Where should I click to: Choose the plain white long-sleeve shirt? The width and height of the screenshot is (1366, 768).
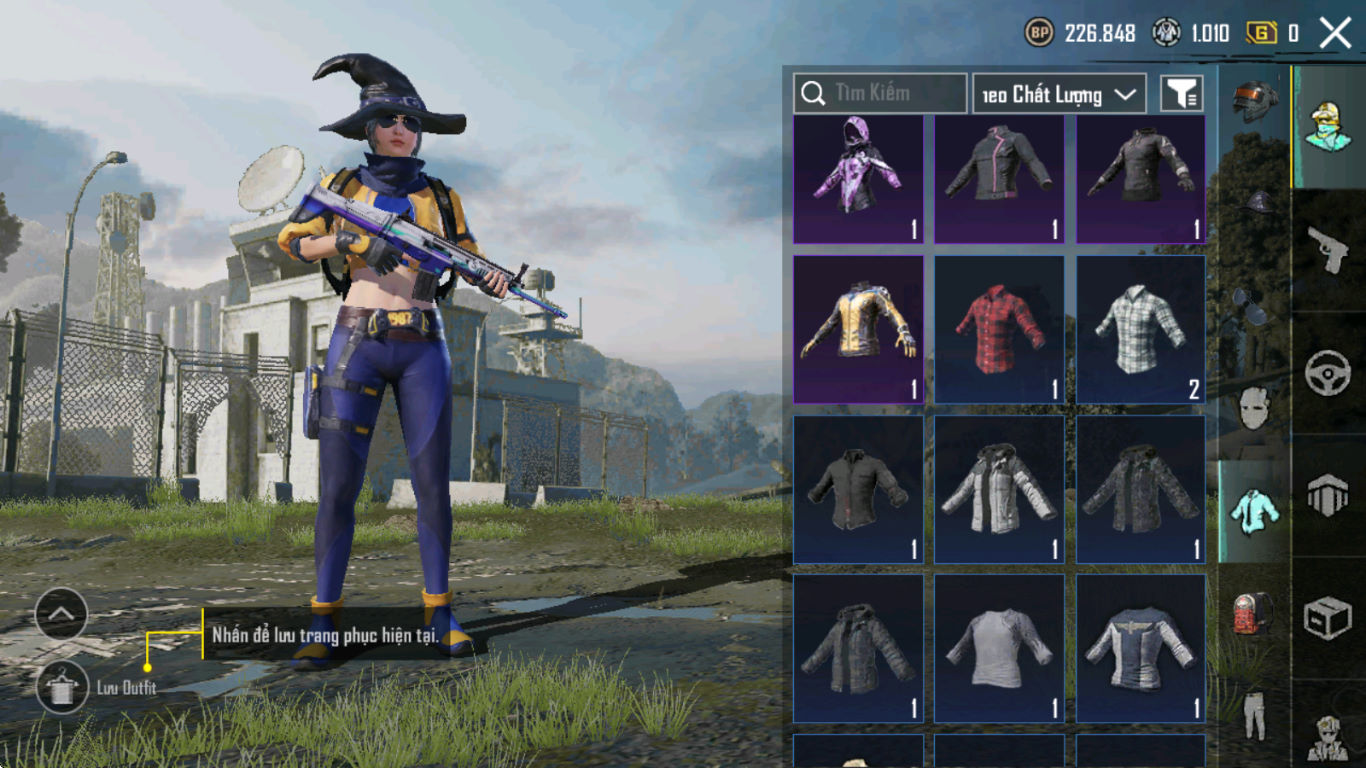tap(999, 648)
